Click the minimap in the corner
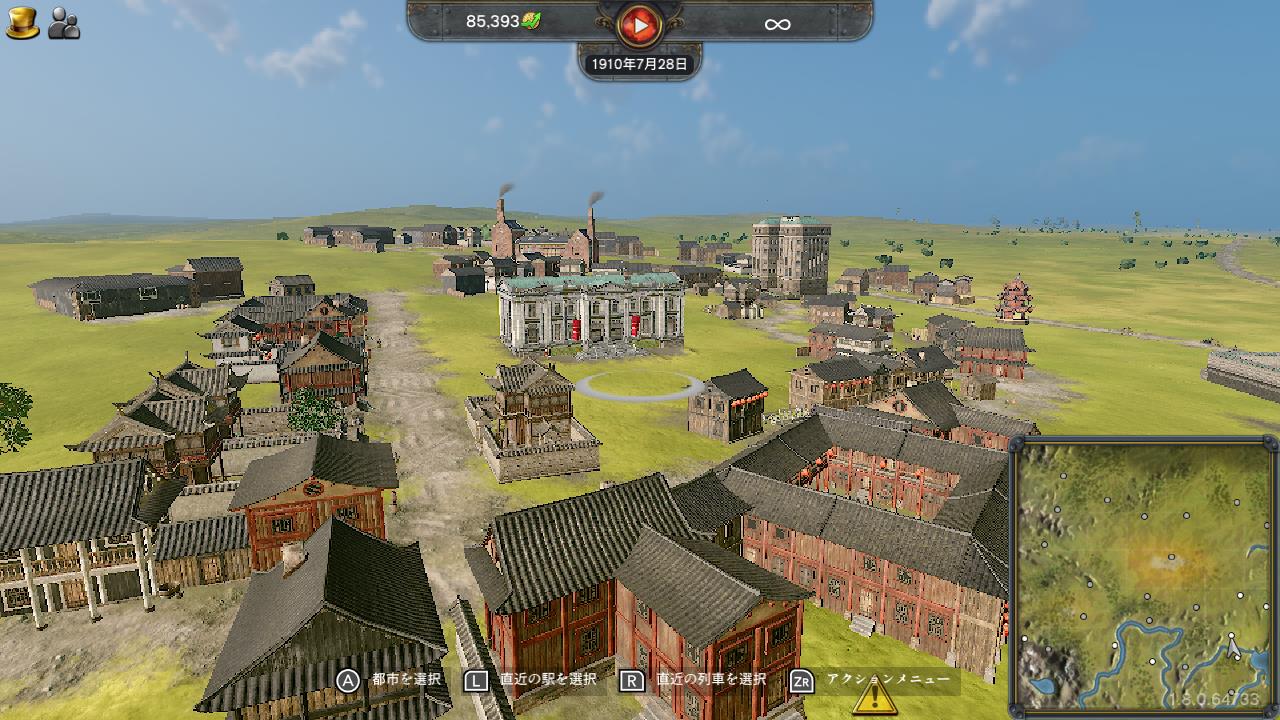Screen dimensions: 1280x720 click(x=1143, y=575)
